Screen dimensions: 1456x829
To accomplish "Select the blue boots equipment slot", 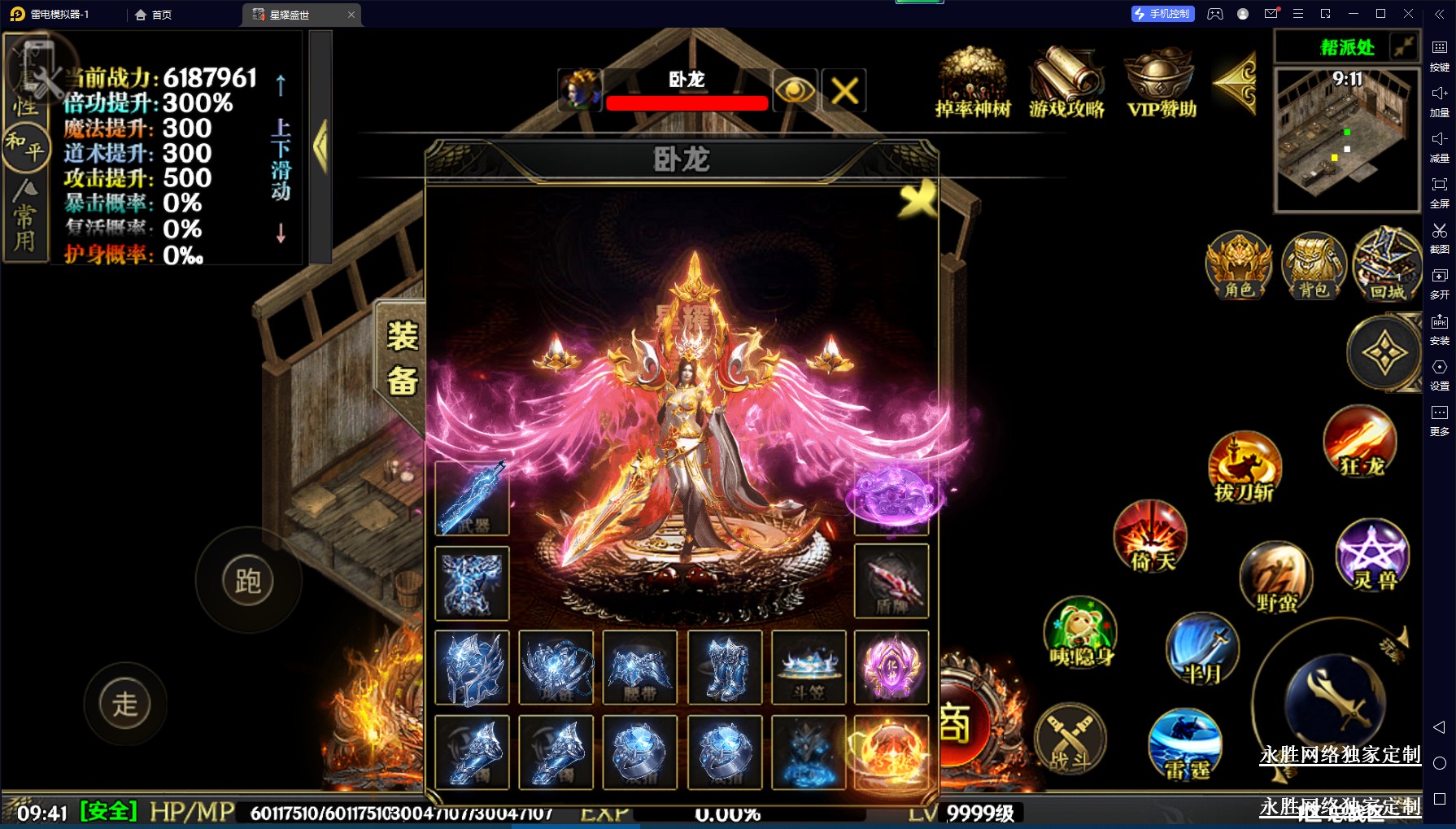I will [725, 667].
